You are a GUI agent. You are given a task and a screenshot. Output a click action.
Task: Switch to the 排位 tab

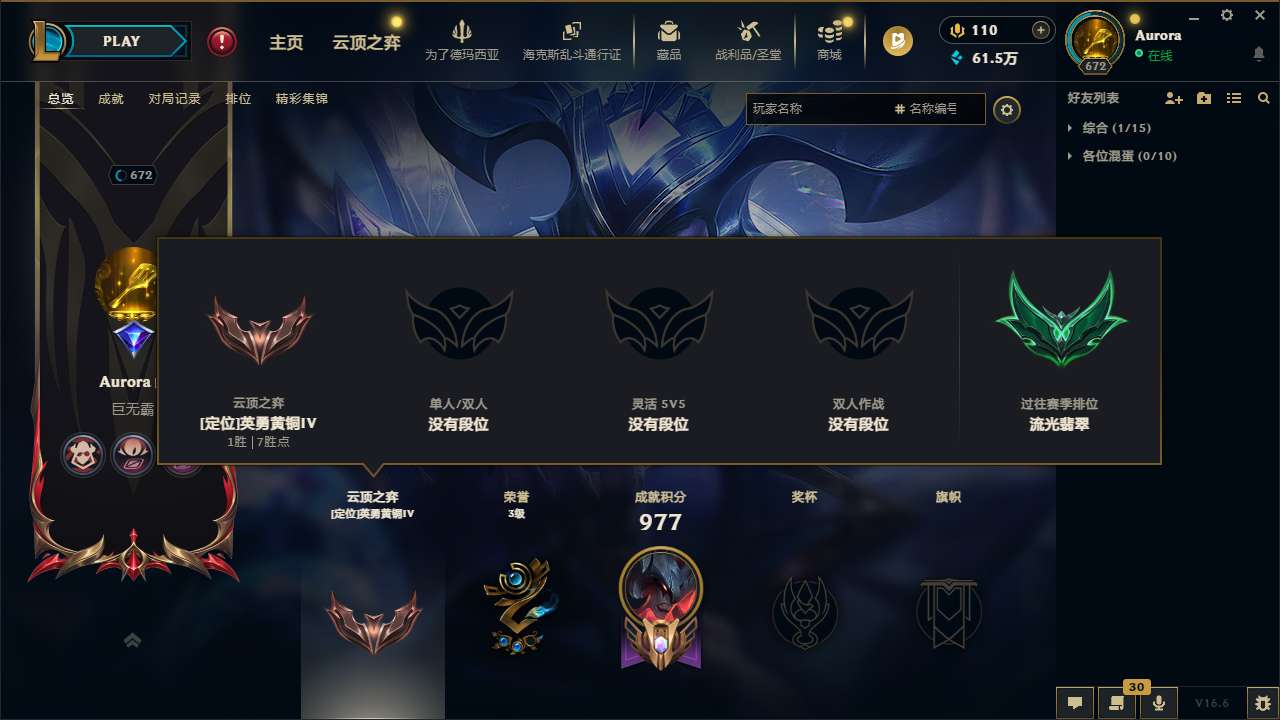coord(239,98)
